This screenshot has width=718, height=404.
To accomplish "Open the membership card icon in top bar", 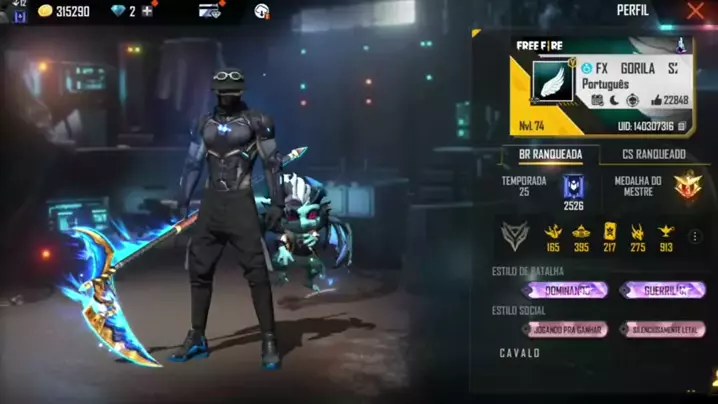I will (209, 11).
